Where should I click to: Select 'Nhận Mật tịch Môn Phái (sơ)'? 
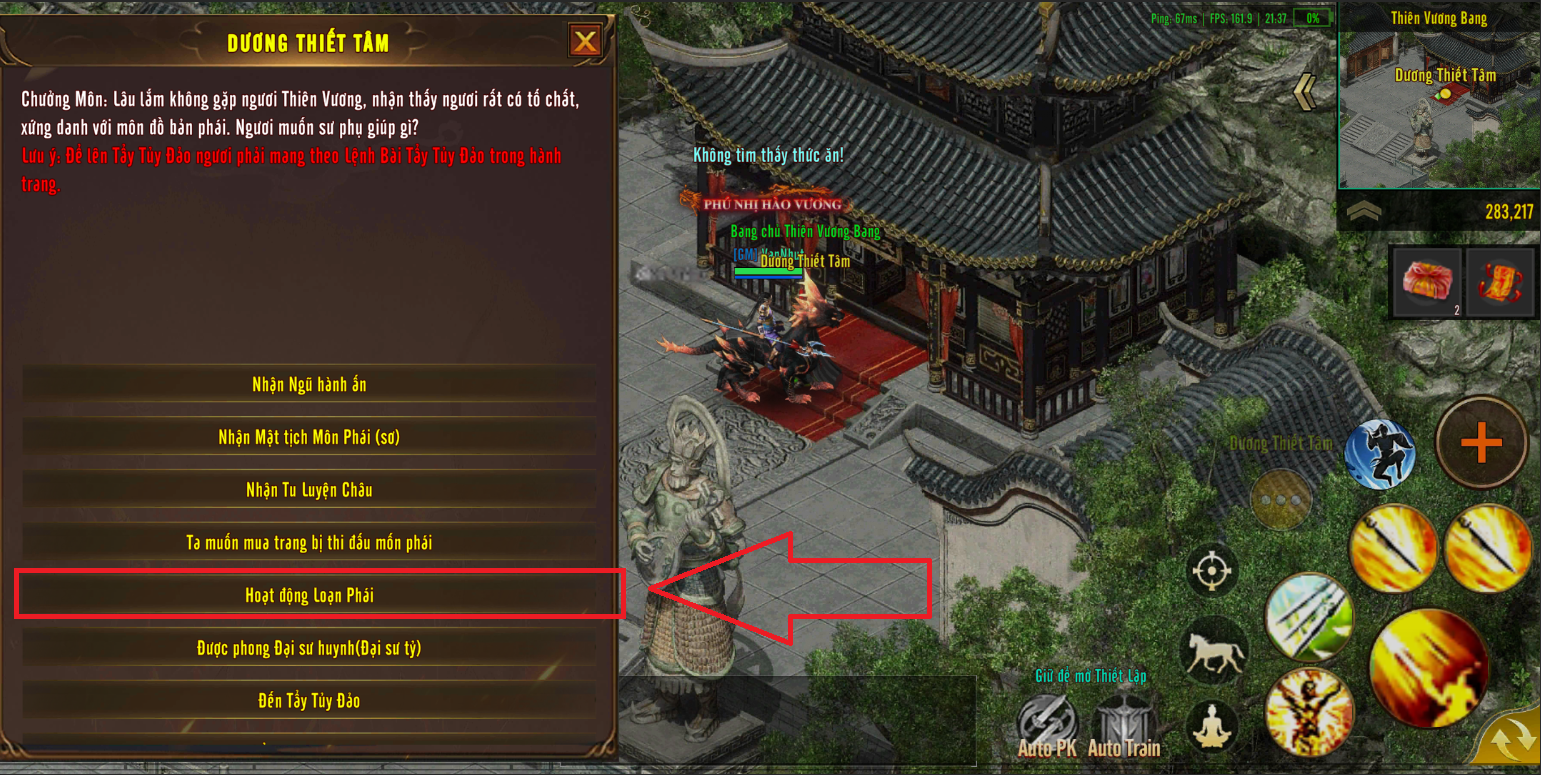click(309, 437)
